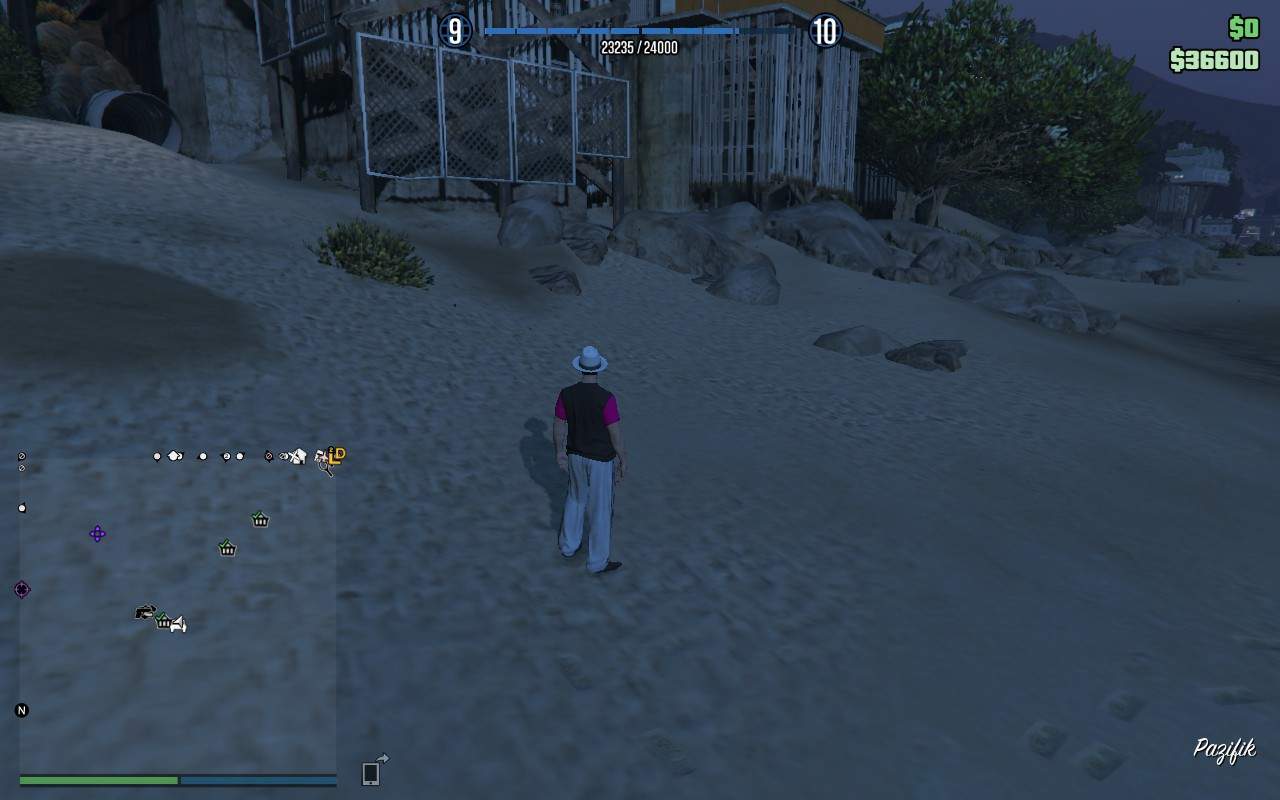1280x800 pixels.
Task: Click the megaphone blip on the minimap
Action: [177, 626]
